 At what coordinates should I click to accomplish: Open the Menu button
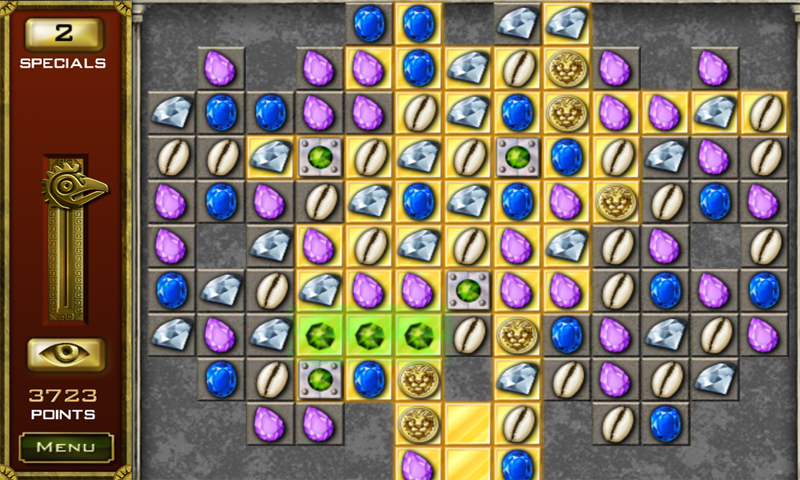pyautogui.click(x=66, y=446)
